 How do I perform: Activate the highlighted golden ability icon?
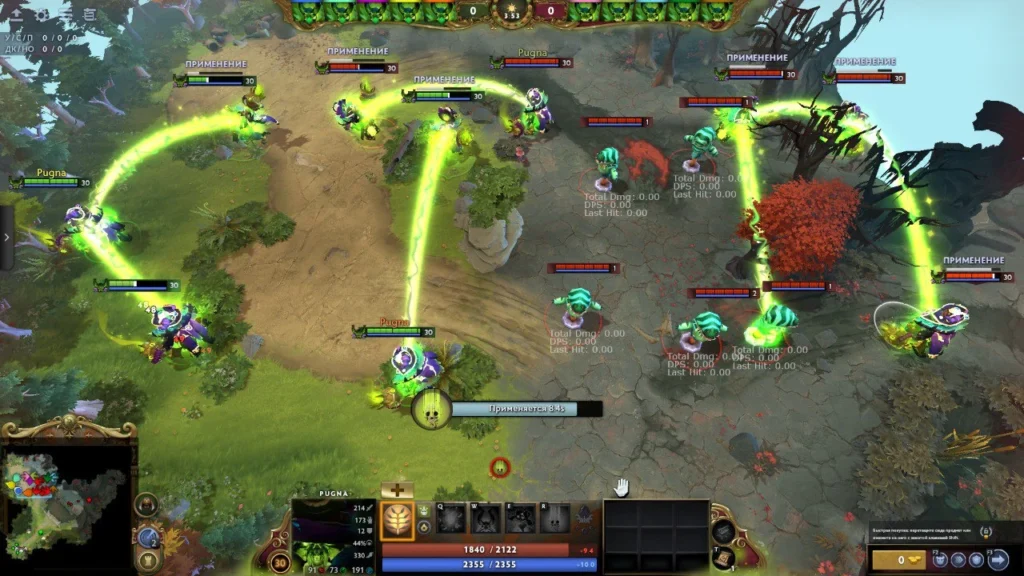click(x=397, y=520)
